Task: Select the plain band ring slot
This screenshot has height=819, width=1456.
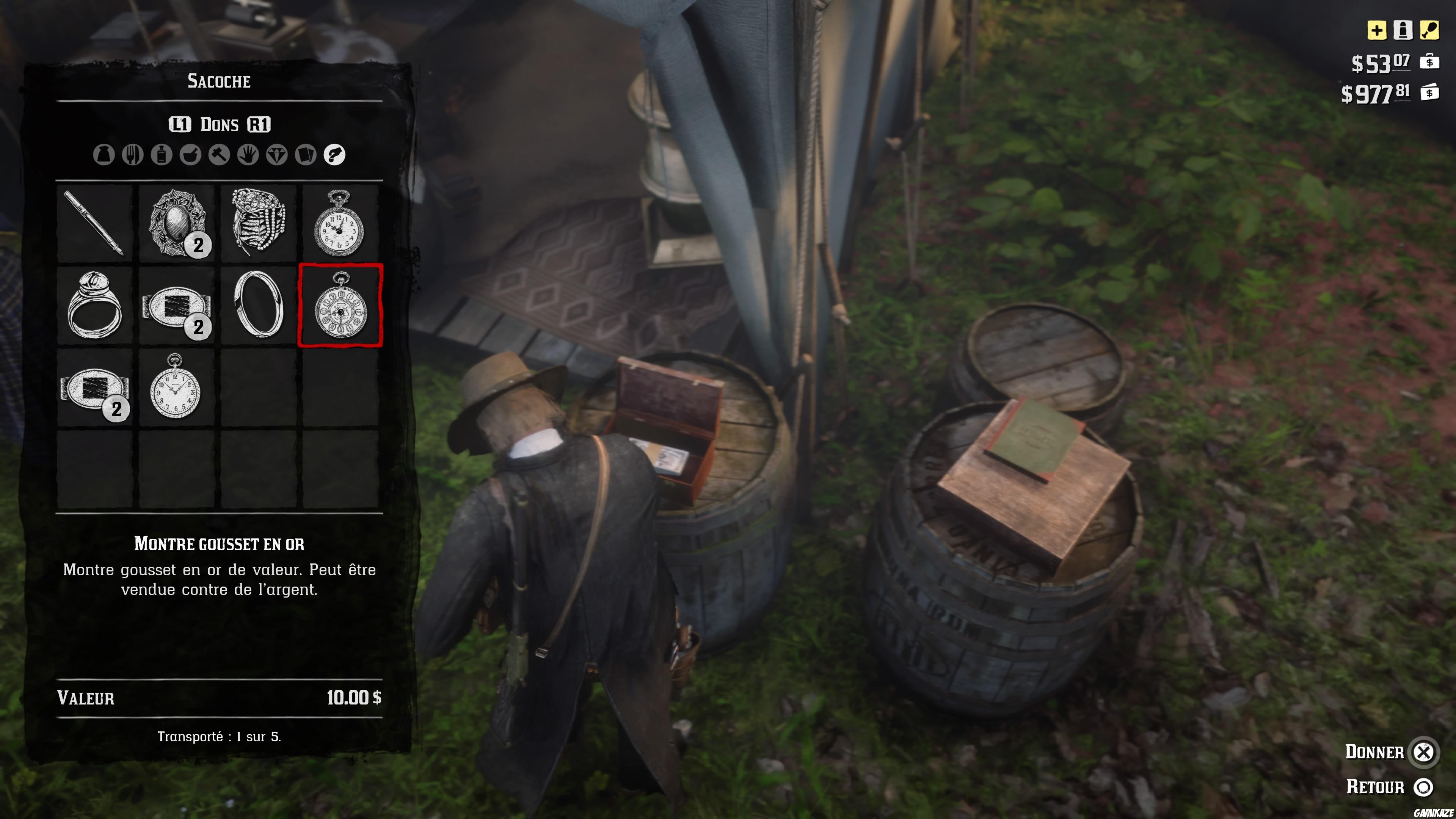Action: [x=258, y=305]
